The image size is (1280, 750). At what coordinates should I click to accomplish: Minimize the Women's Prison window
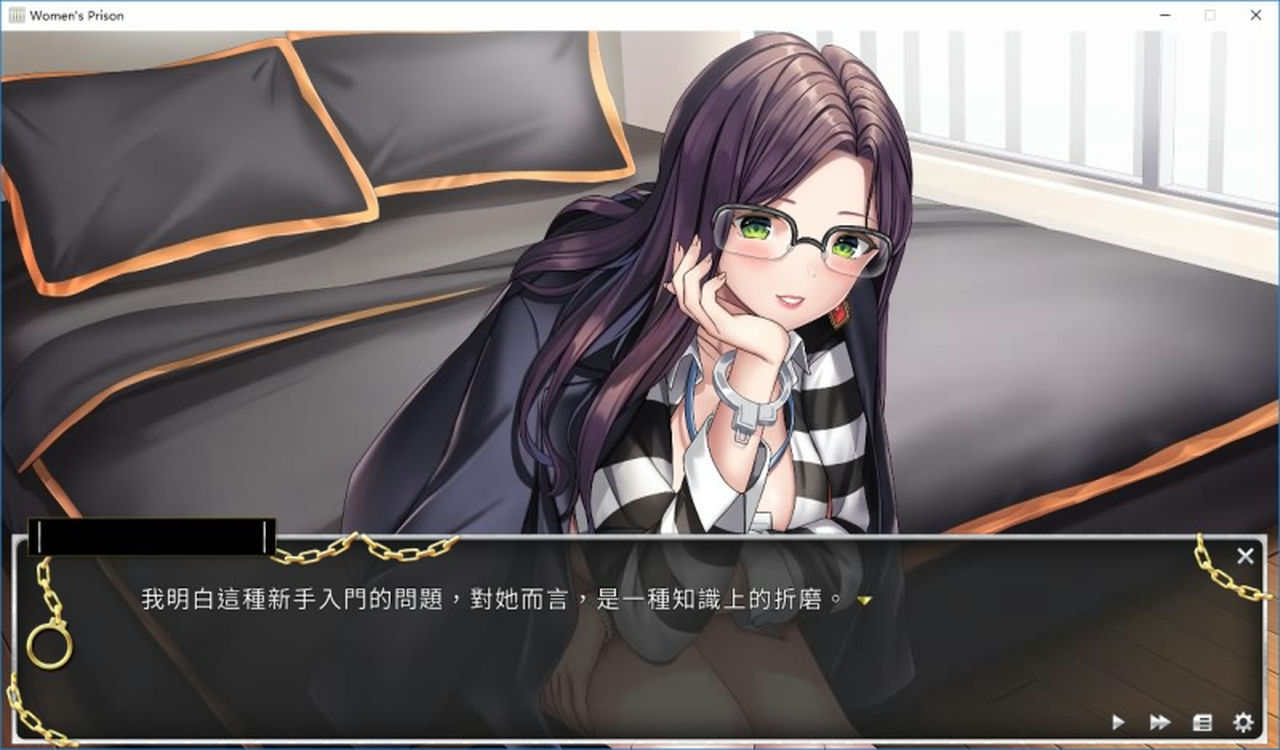(x=1163, y=15)
